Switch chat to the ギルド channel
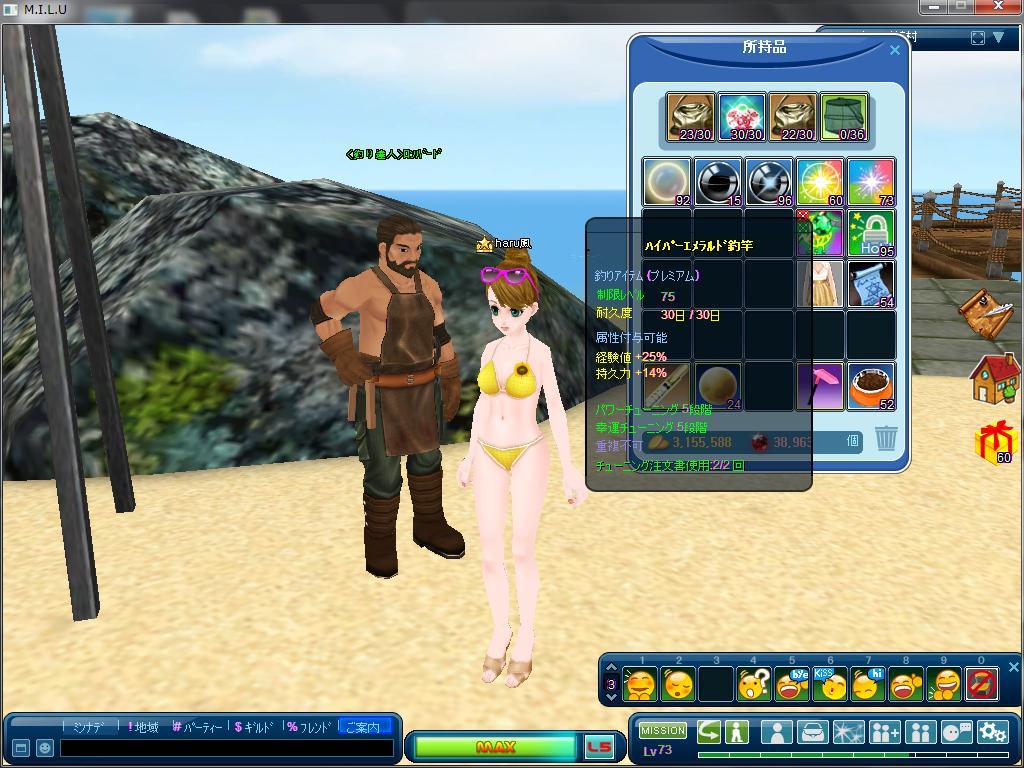This screenshot has height=768, width=1024. point(254,727)
